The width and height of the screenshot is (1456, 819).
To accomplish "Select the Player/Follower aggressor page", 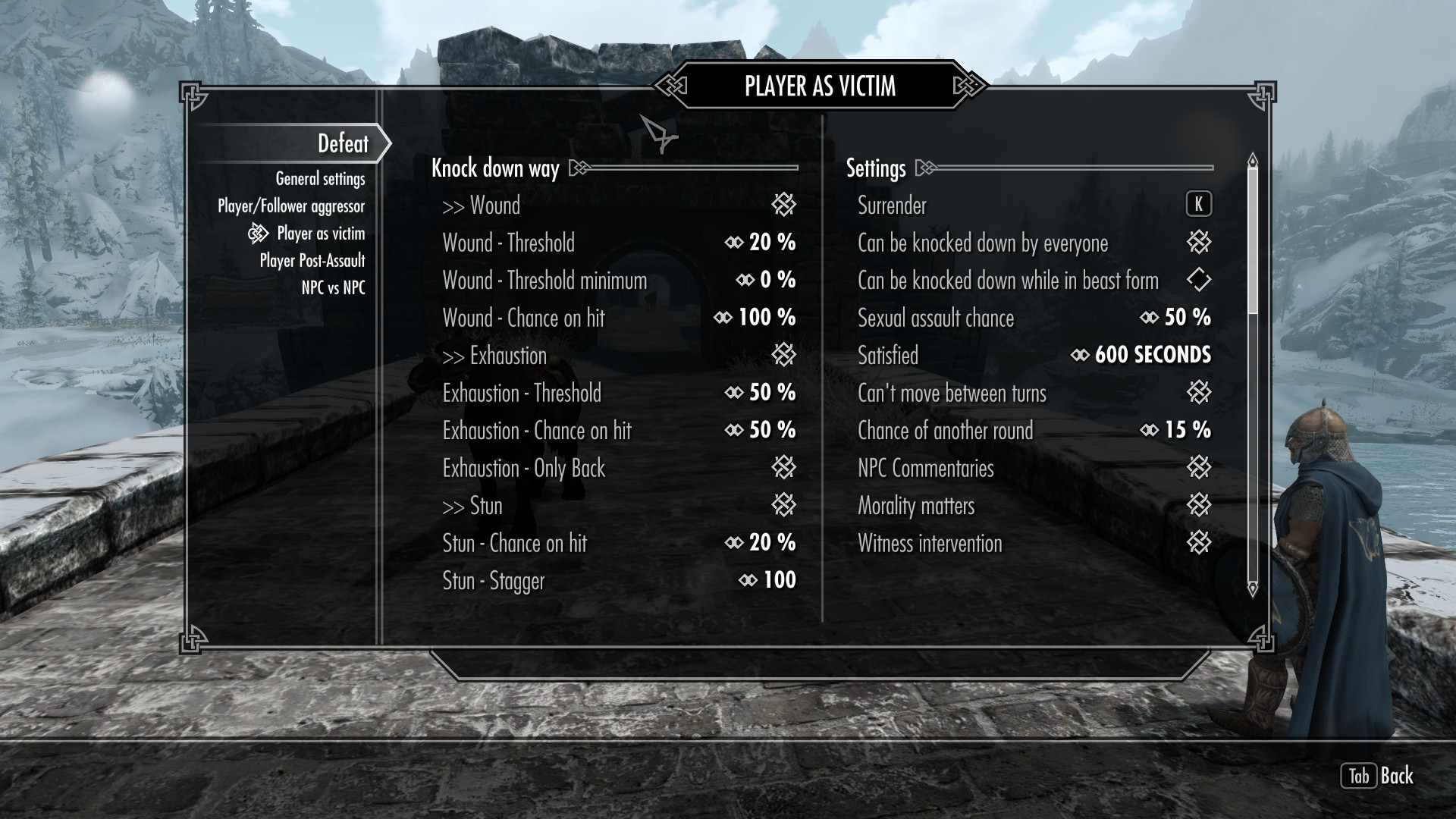I will [x=291, y=206].
